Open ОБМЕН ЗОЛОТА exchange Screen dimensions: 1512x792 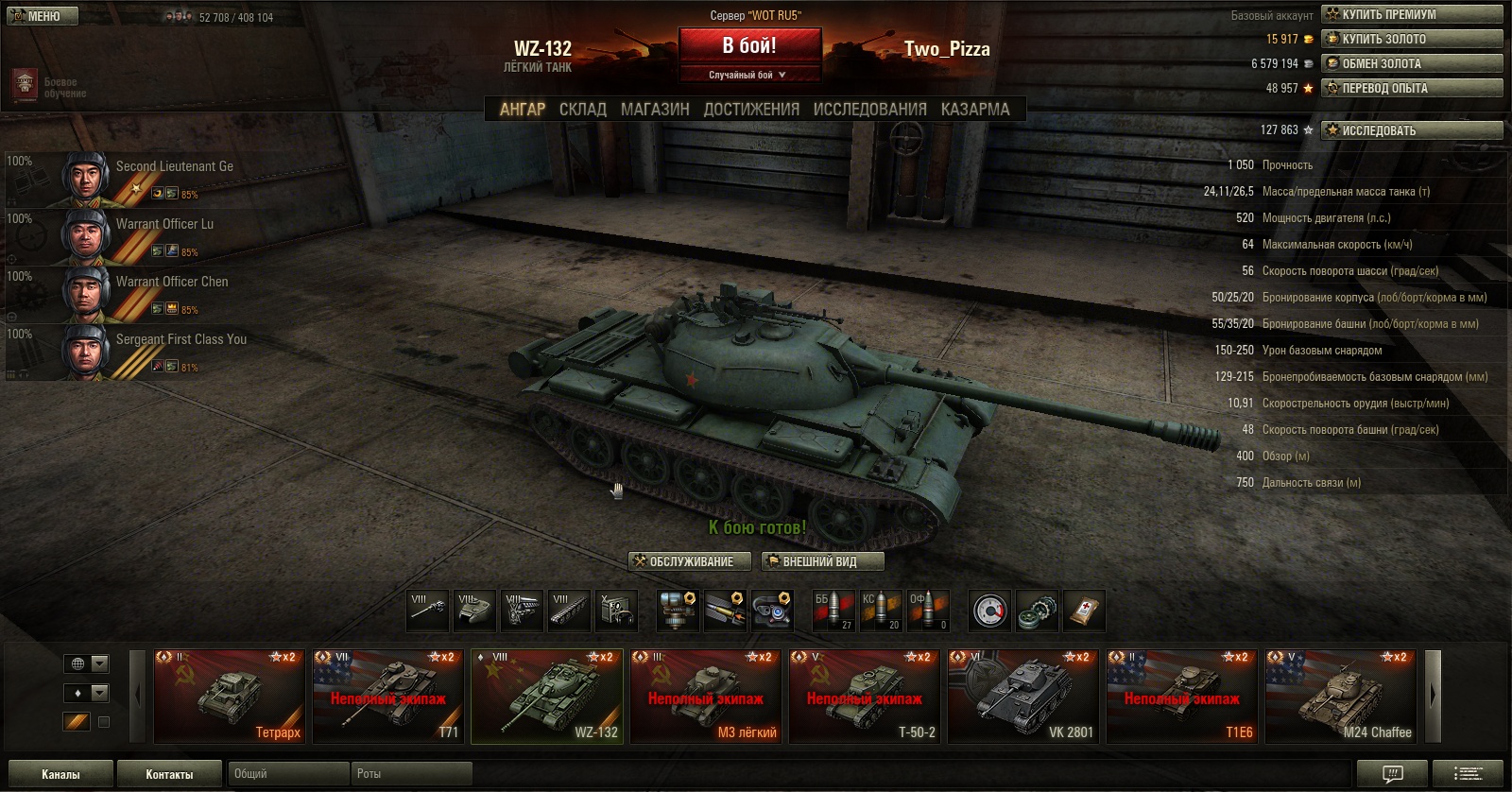(x=1412, y=63)
